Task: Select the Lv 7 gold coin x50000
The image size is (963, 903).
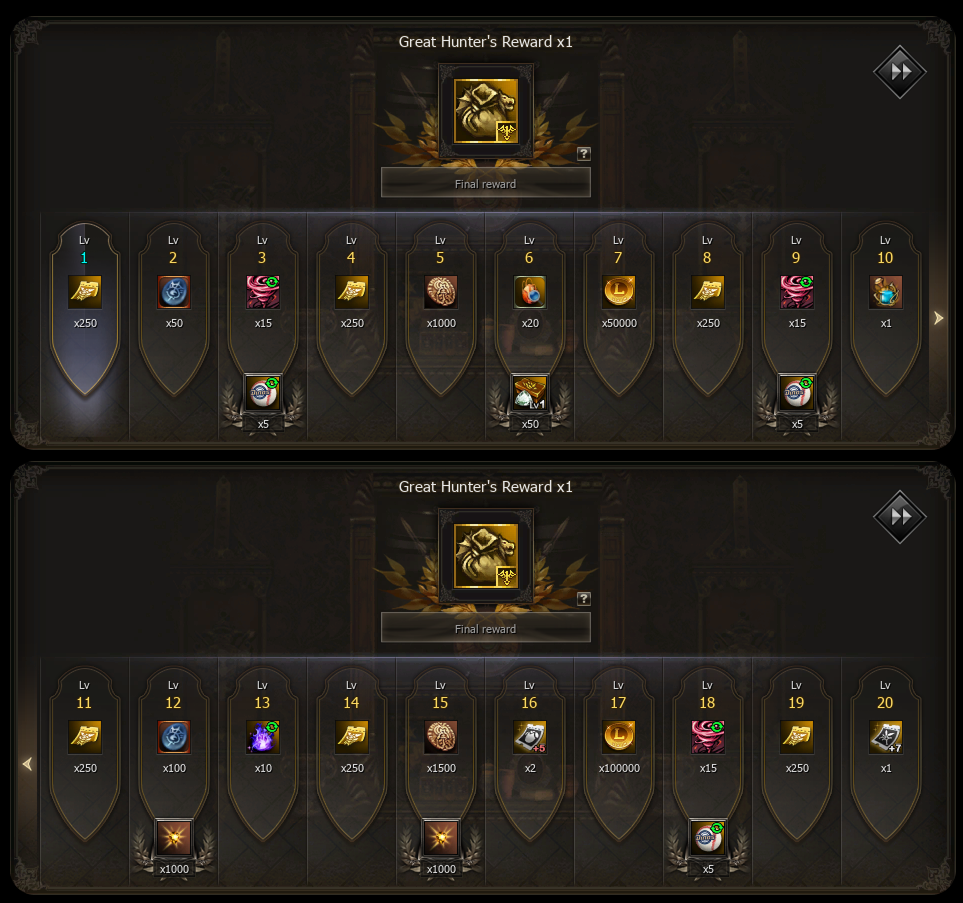Action: tap(618, 292)
